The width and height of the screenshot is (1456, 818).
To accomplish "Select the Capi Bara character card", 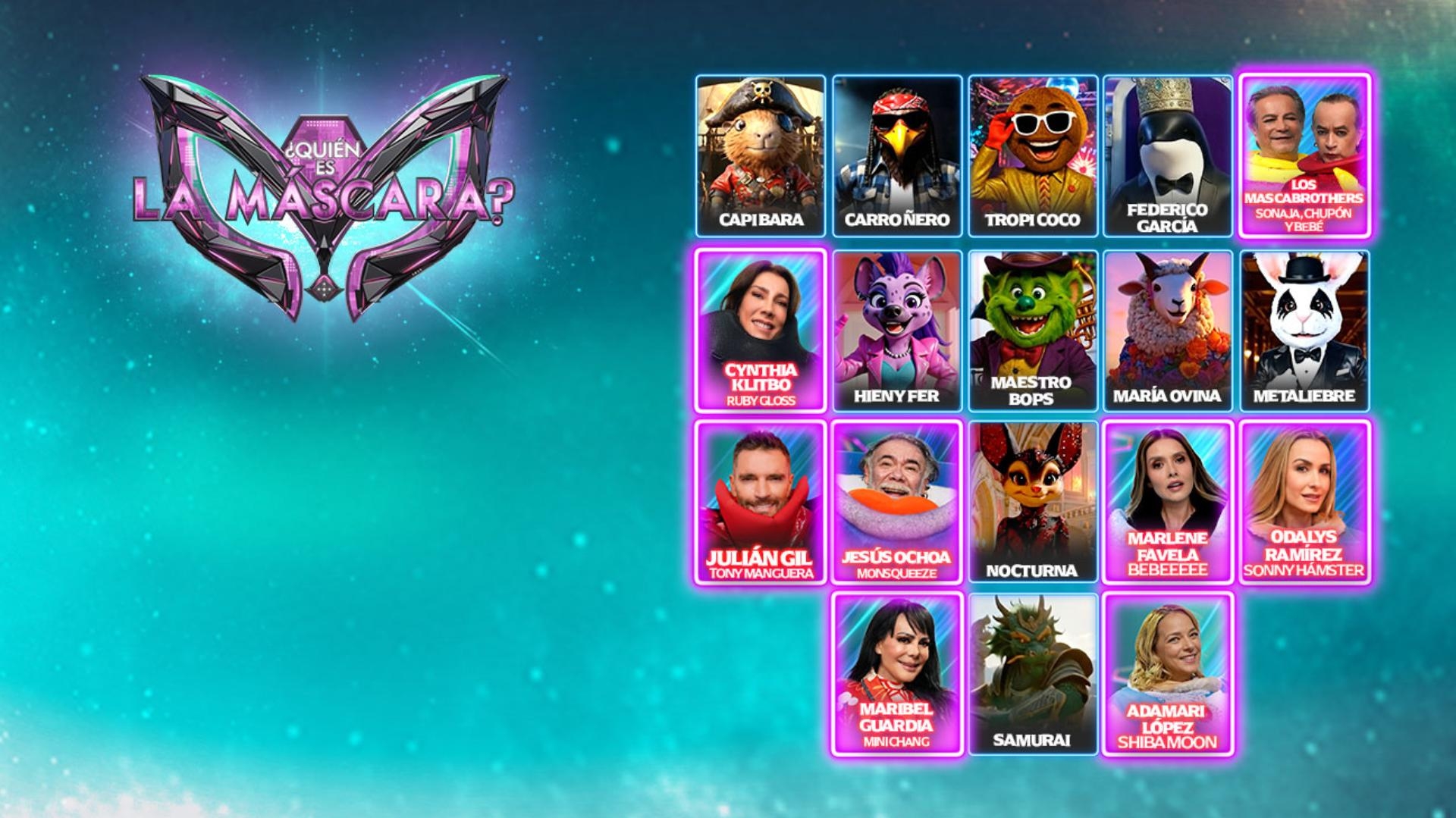I will coord(761,155).
